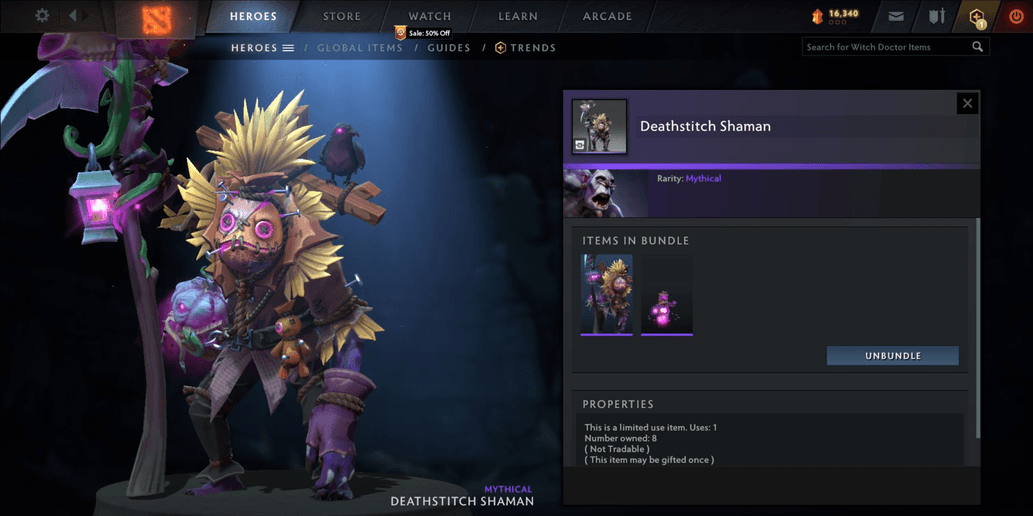View the Trends section

click(x=526, y=48)
